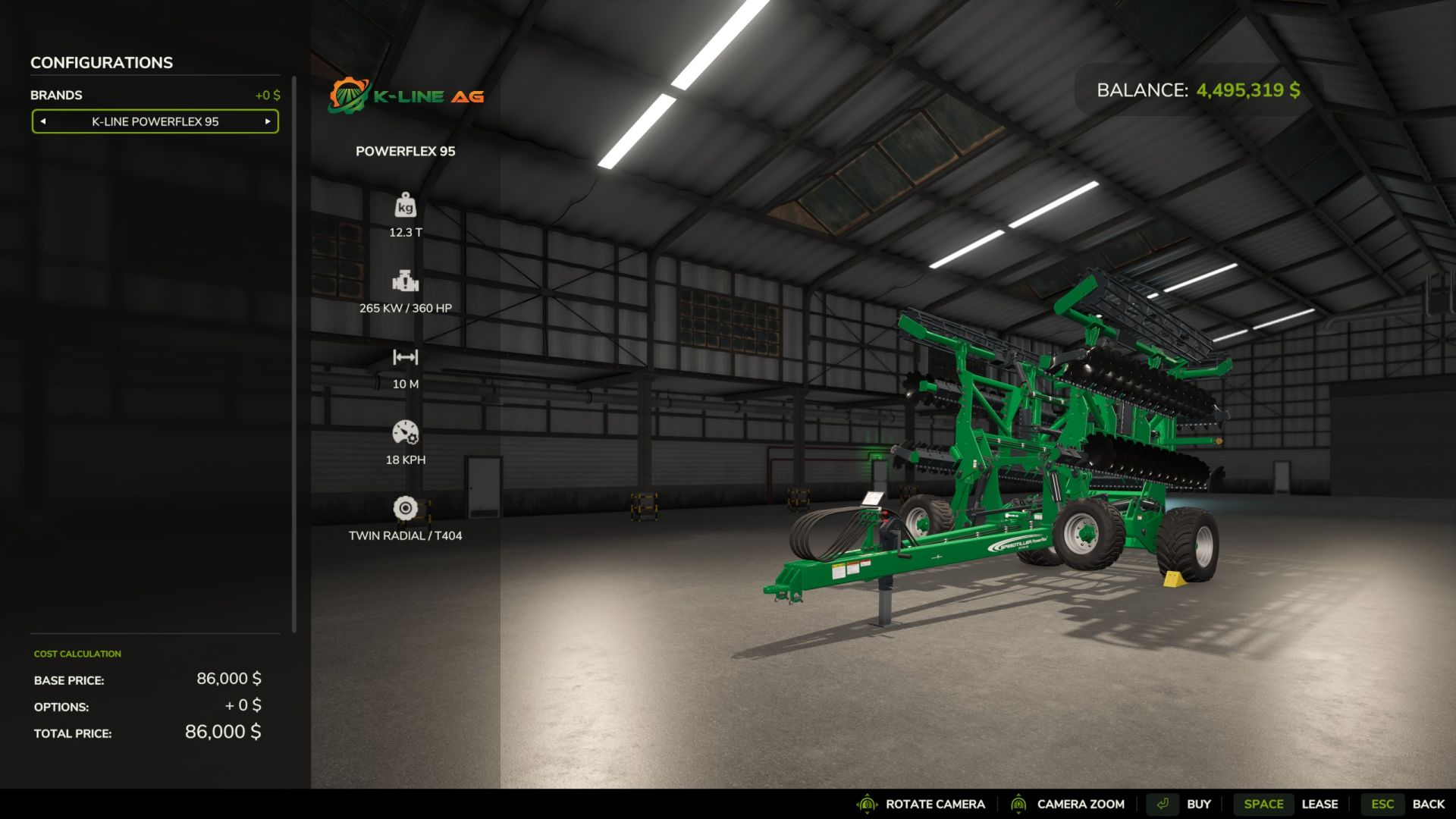Screen dimensions: 1456x819
Task: Click the tire icon above TWIN RADIAL / T404
Action: [x=406, y=507]
